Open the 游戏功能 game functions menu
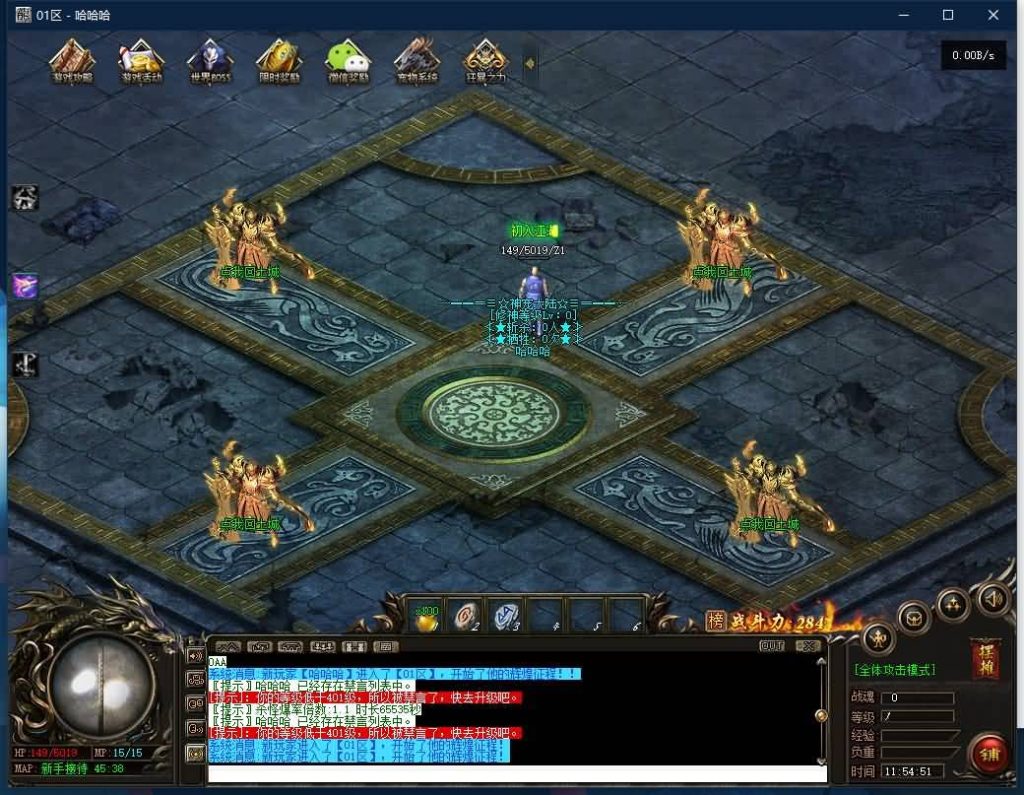The image size is (1024, 795). click(72, 62)
